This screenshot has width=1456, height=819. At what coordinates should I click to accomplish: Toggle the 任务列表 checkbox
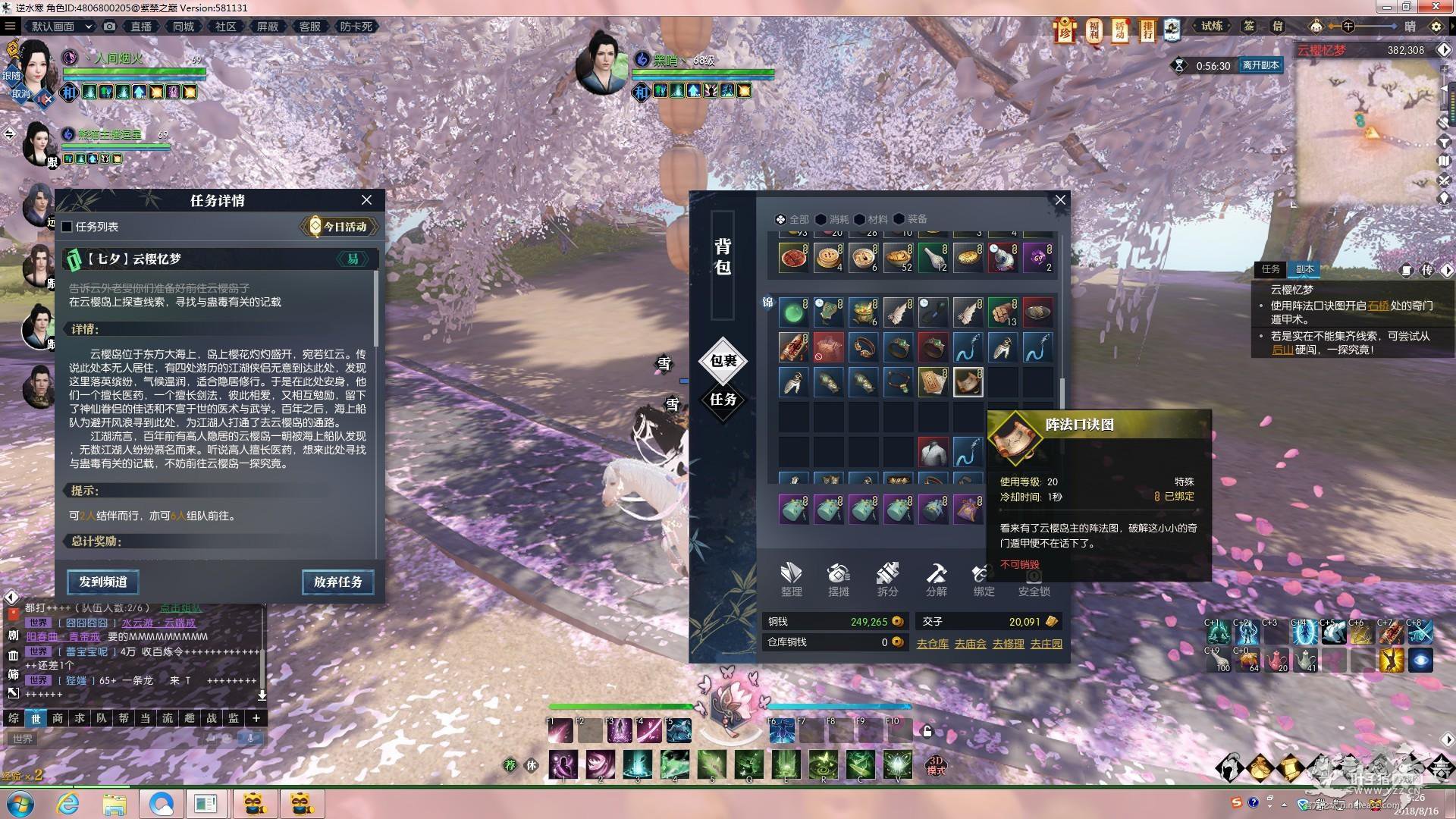(x=67, y=227)
